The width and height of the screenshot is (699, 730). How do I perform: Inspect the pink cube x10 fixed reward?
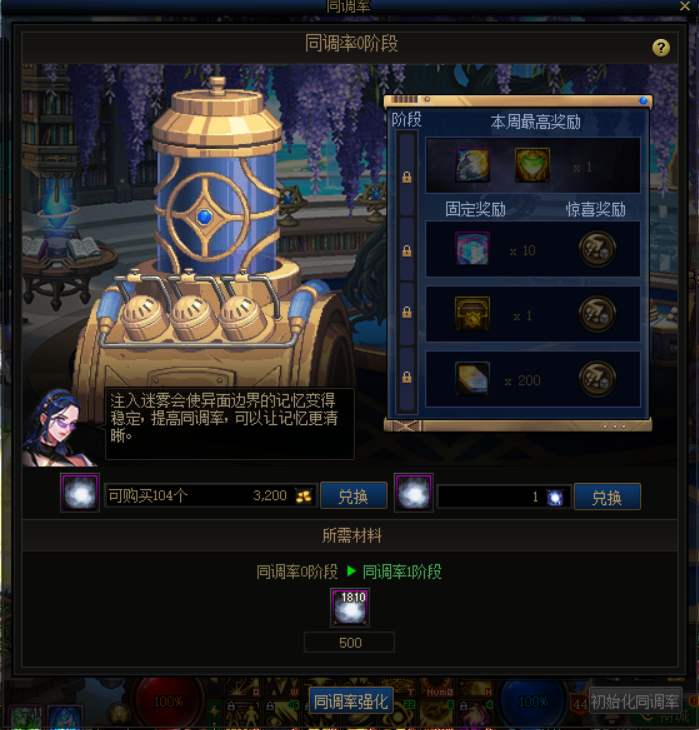472,250
